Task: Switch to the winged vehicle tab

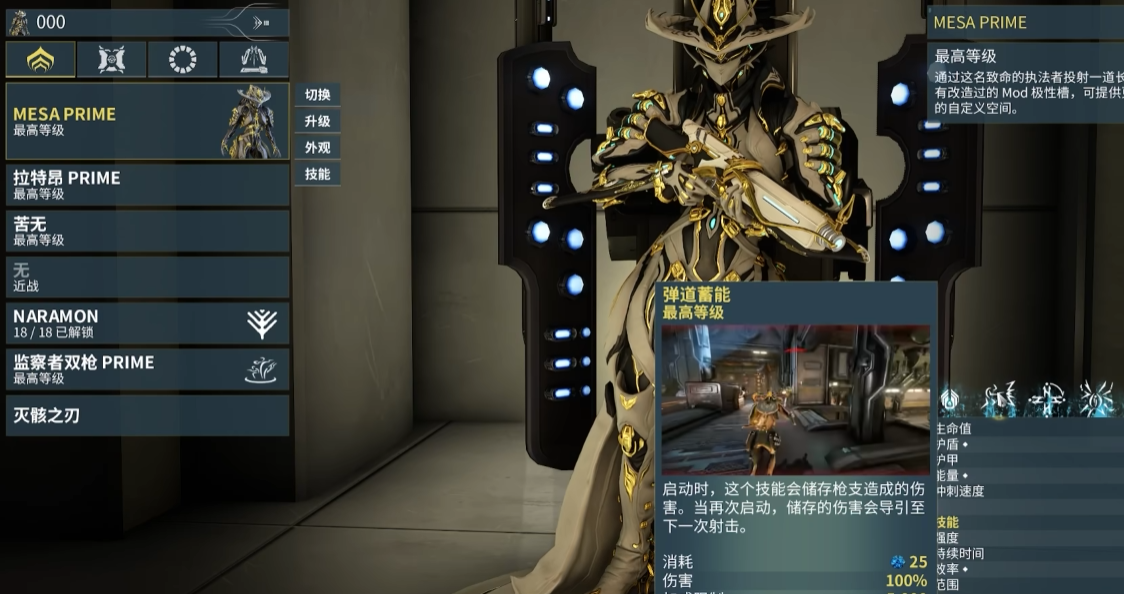Action: (x=254, y=60)
